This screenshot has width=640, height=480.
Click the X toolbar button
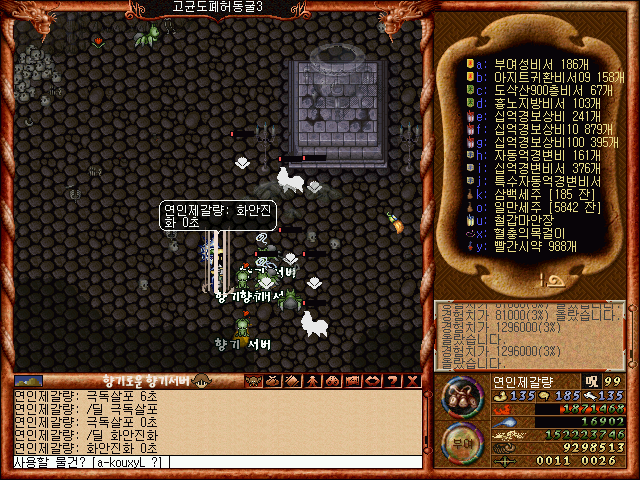coord(409,380)
